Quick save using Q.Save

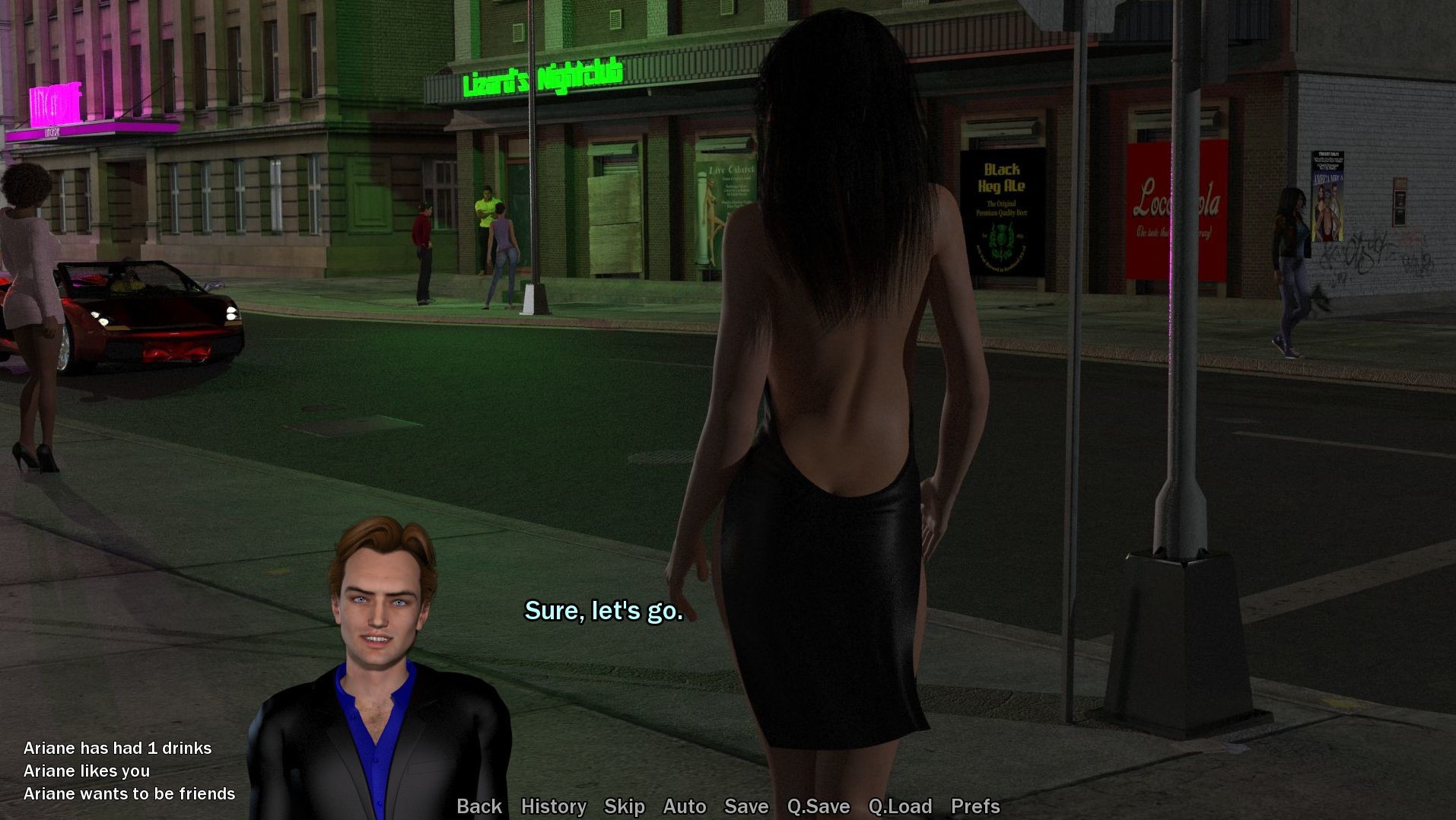coord(818,806)
